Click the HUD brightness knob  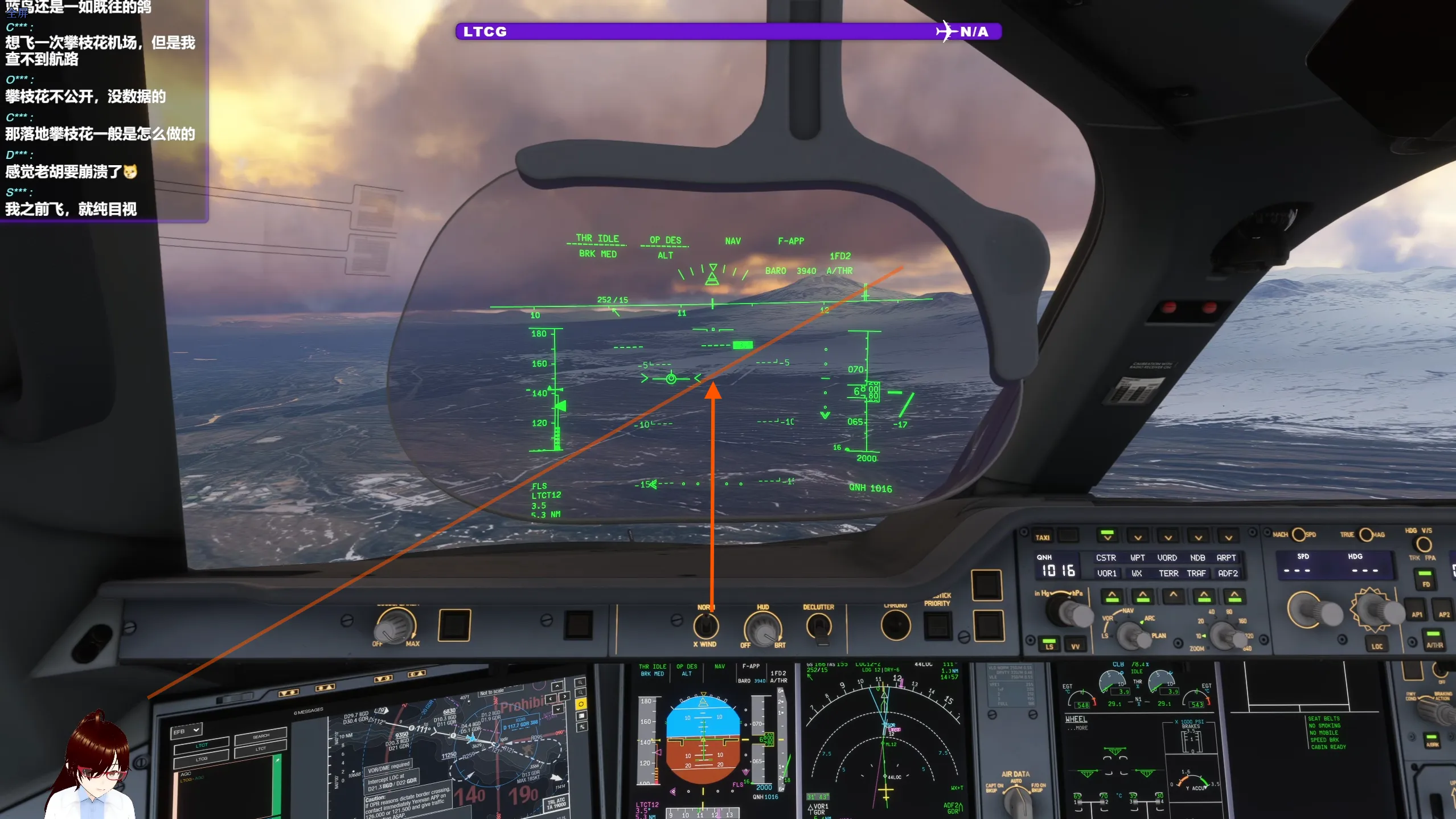(762, 630)
